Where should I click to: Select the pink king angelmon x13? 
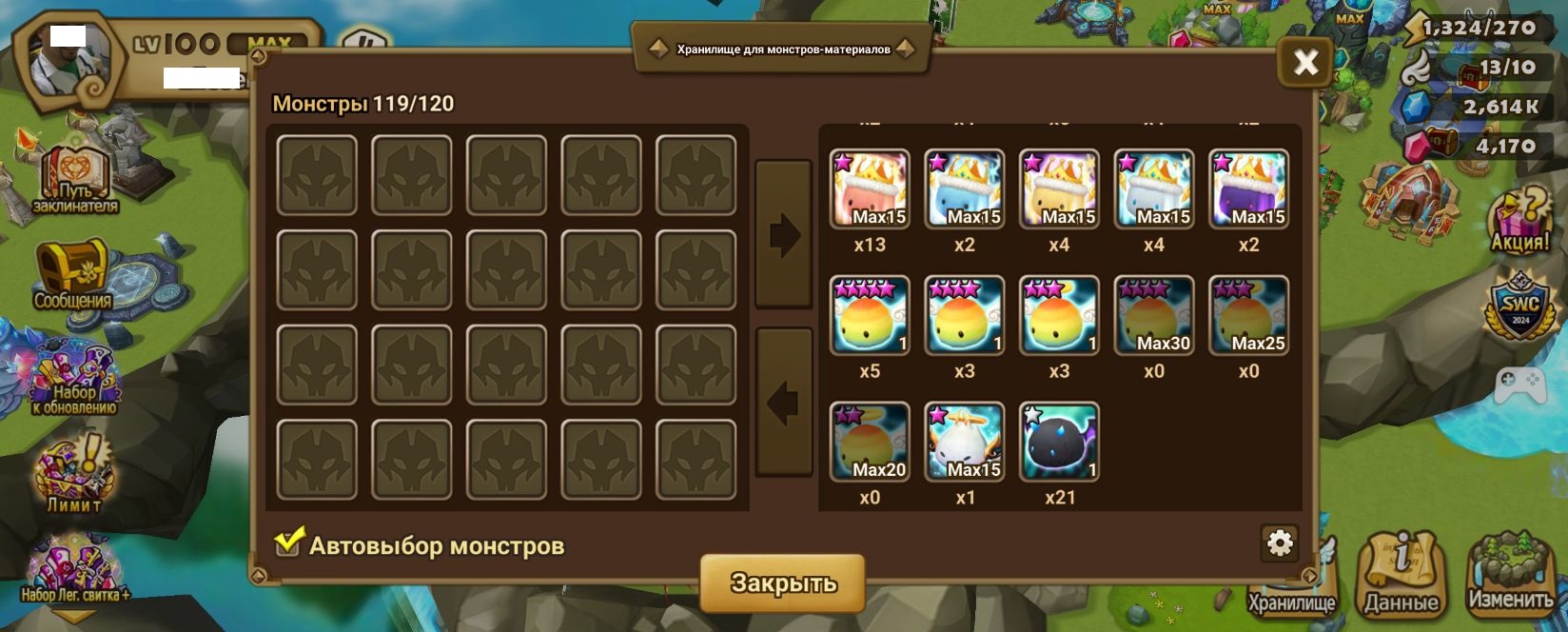coord(870,188)
